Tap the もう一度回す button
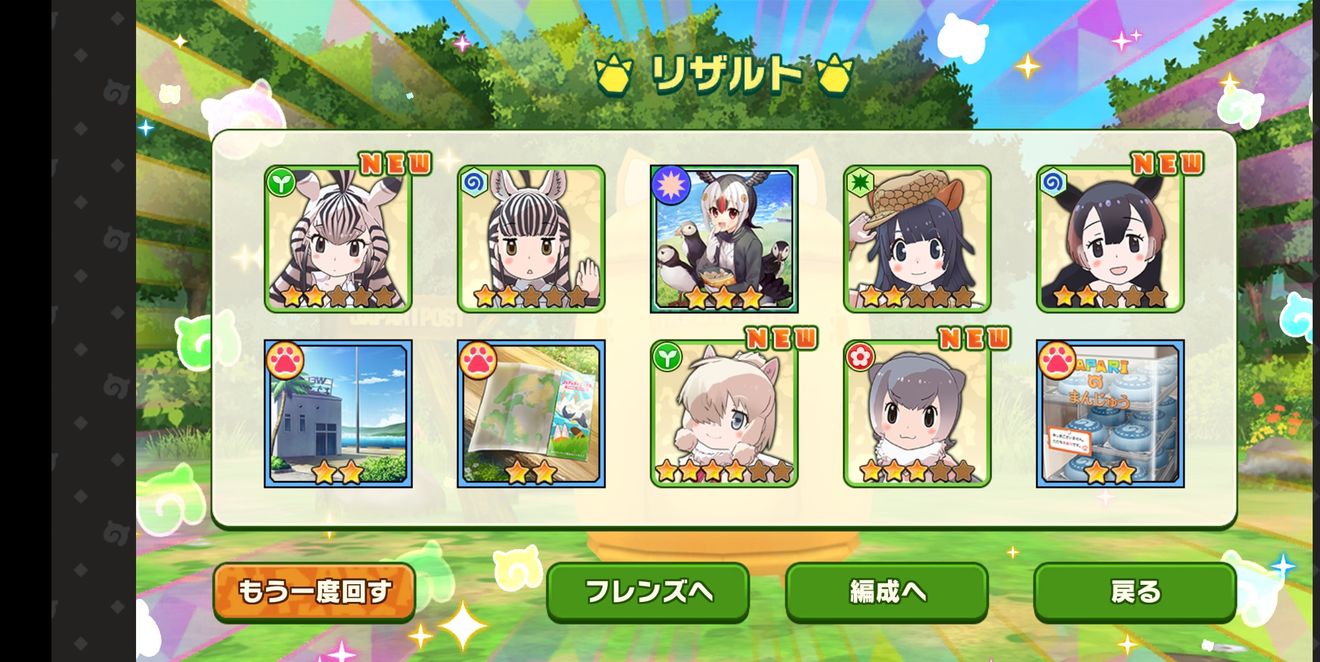 click(x=314, y=592)
